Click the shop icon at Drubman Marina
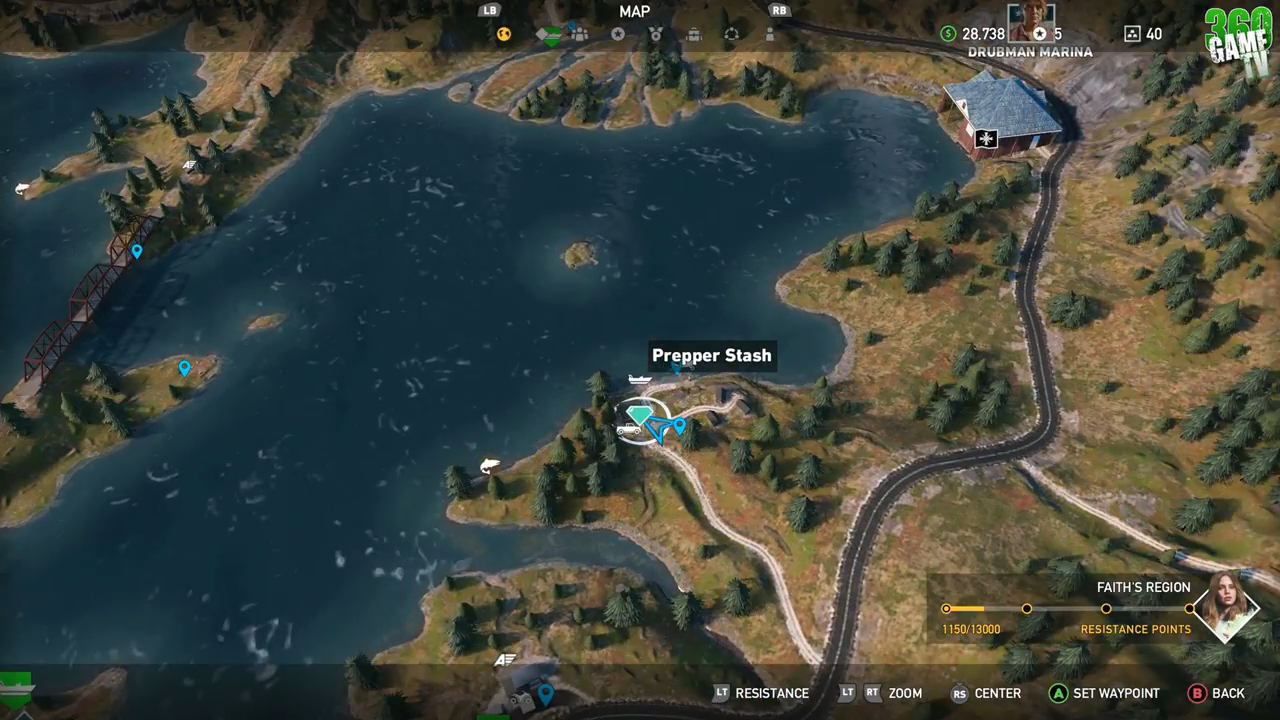 pos(985,138)
